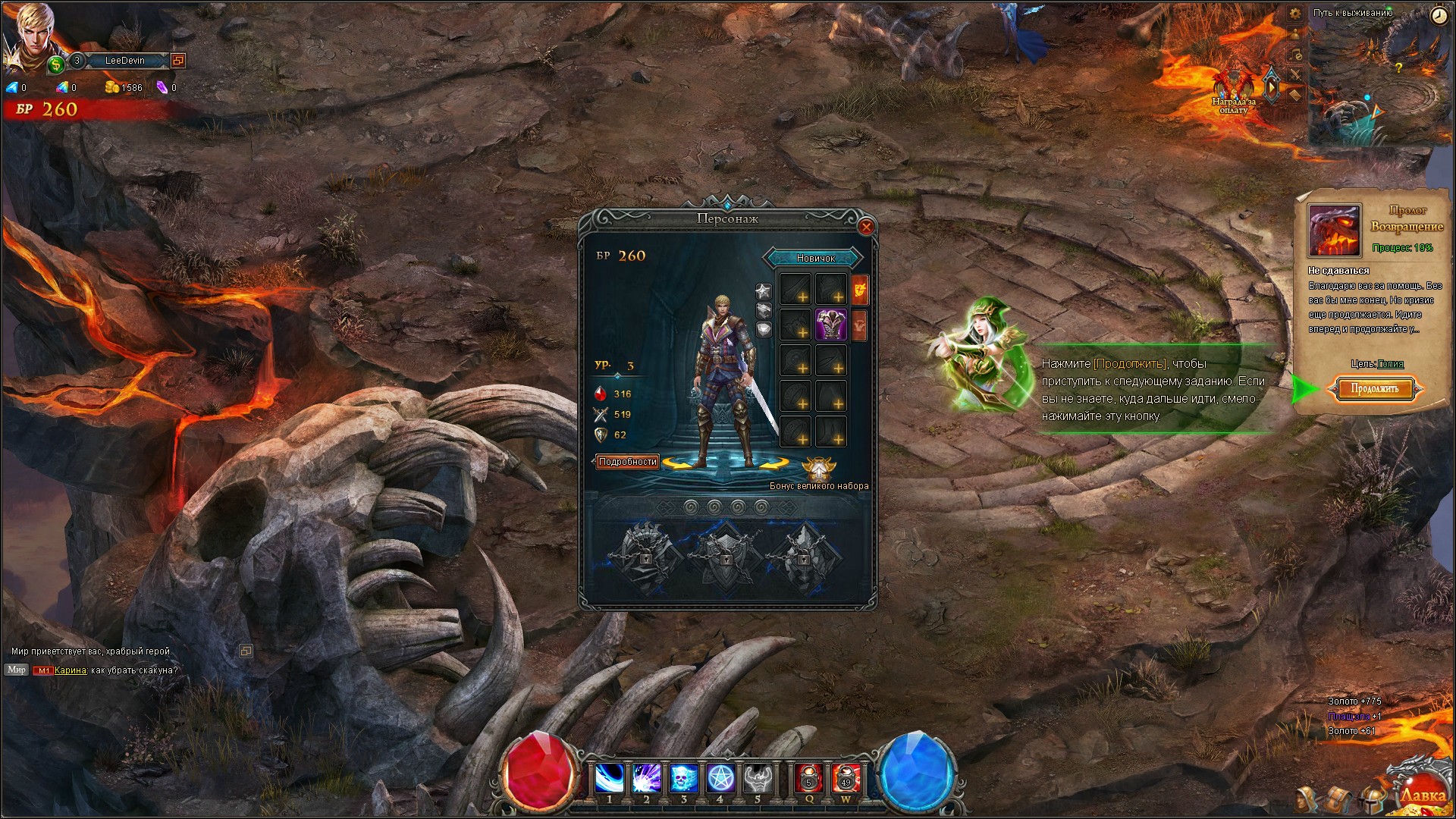Cast the pentagram skill in slot 4
Viewport: 1456px width, 819px height.
(720, 778)
